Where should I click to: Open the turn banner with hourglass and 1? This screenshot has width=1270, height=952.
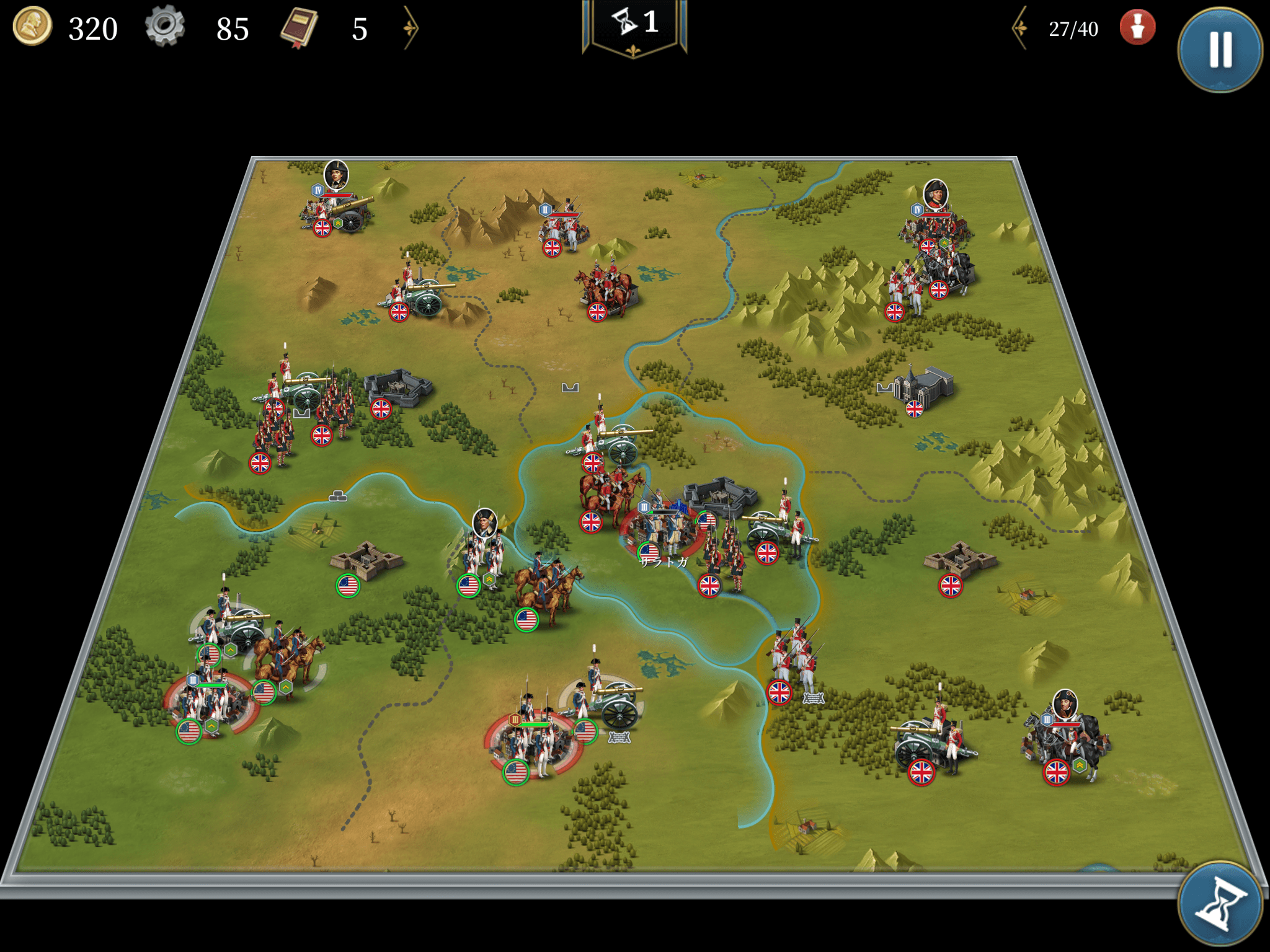click(x=634, y=25)
